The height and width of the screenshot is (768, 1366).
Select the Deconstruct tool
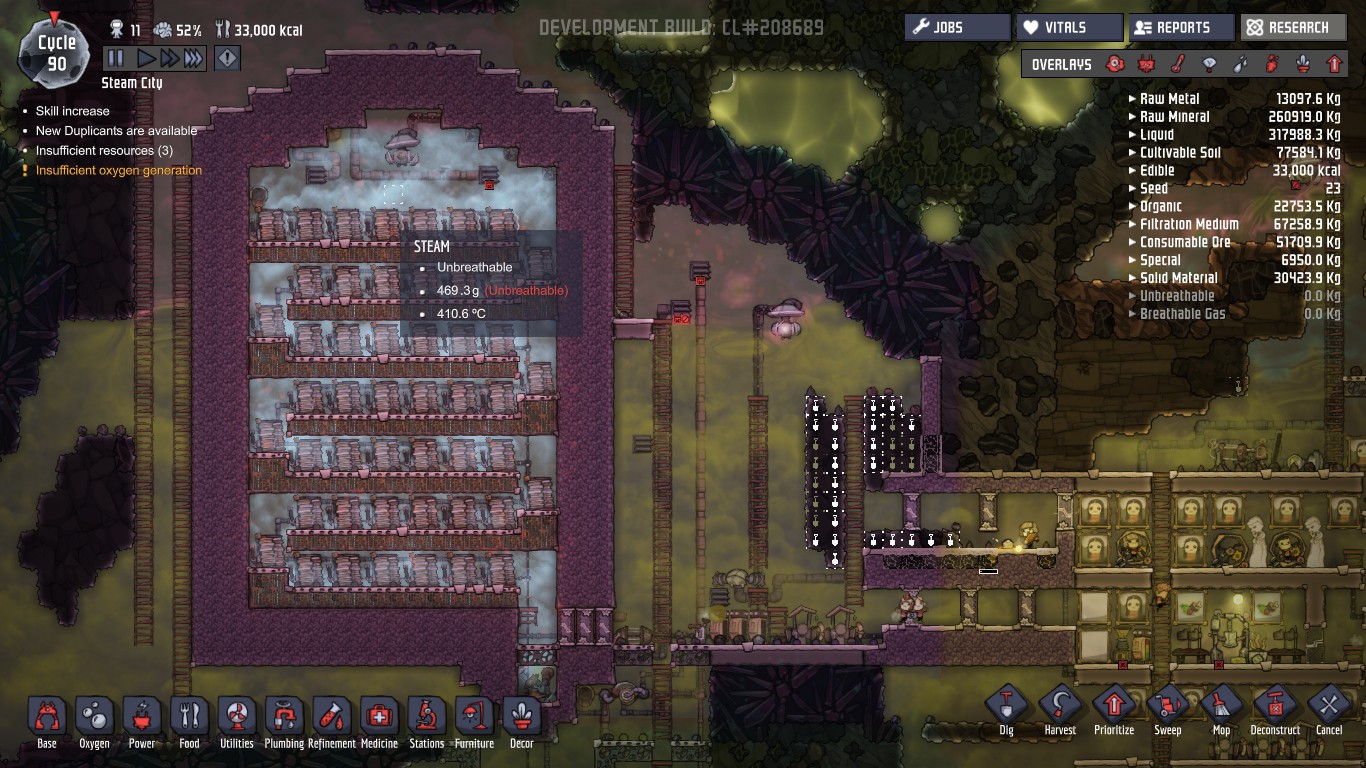pos(1275,706)
